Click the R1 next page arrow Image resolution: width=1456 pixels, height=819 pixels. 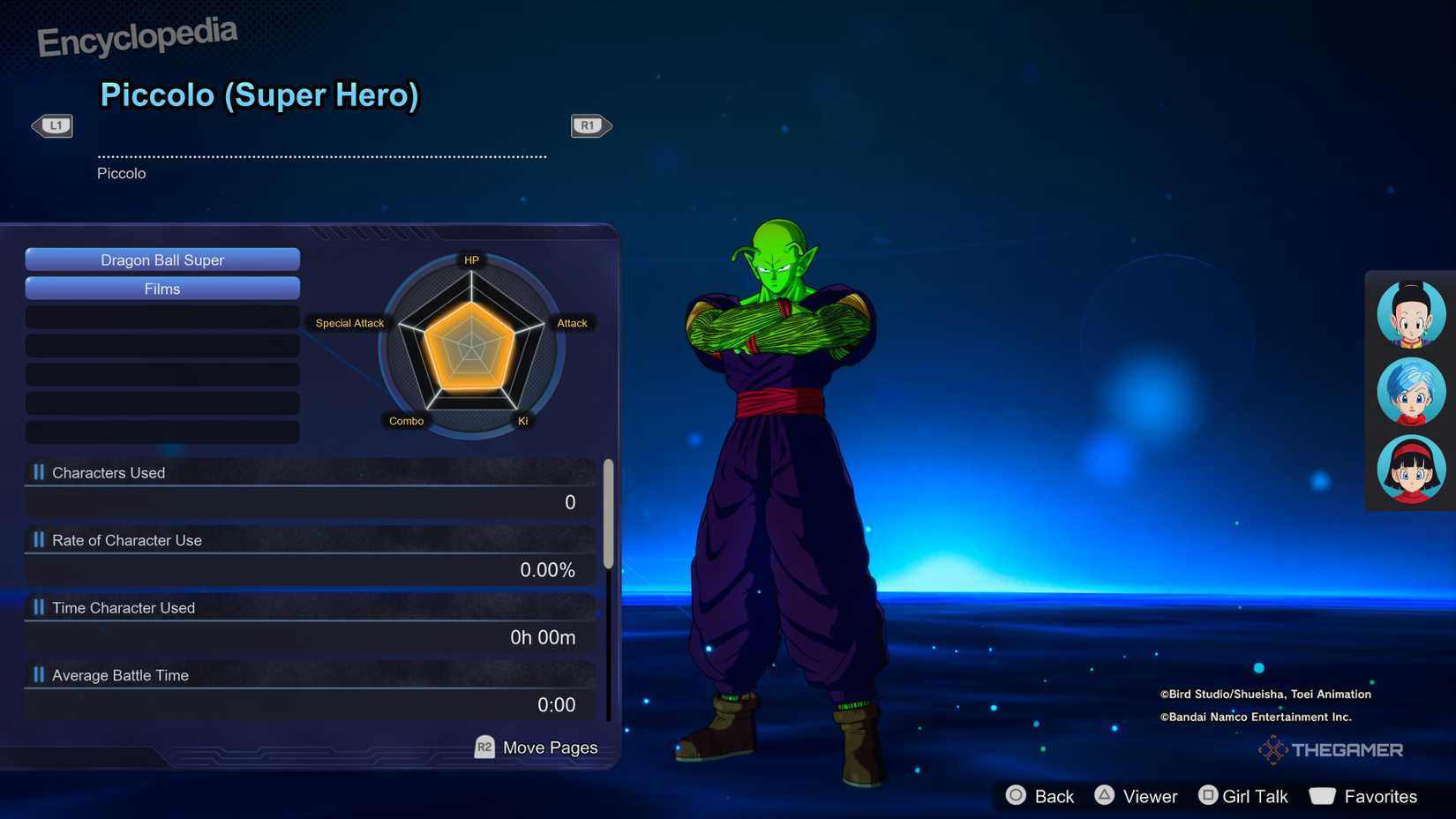(589, 125)
